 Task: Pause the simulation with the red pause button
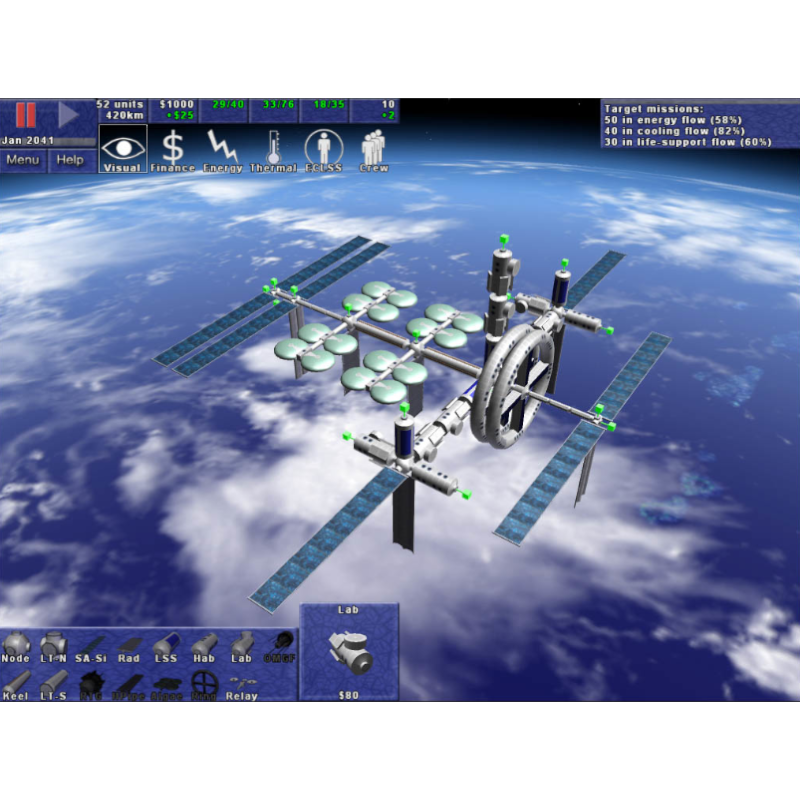[26, 115]
